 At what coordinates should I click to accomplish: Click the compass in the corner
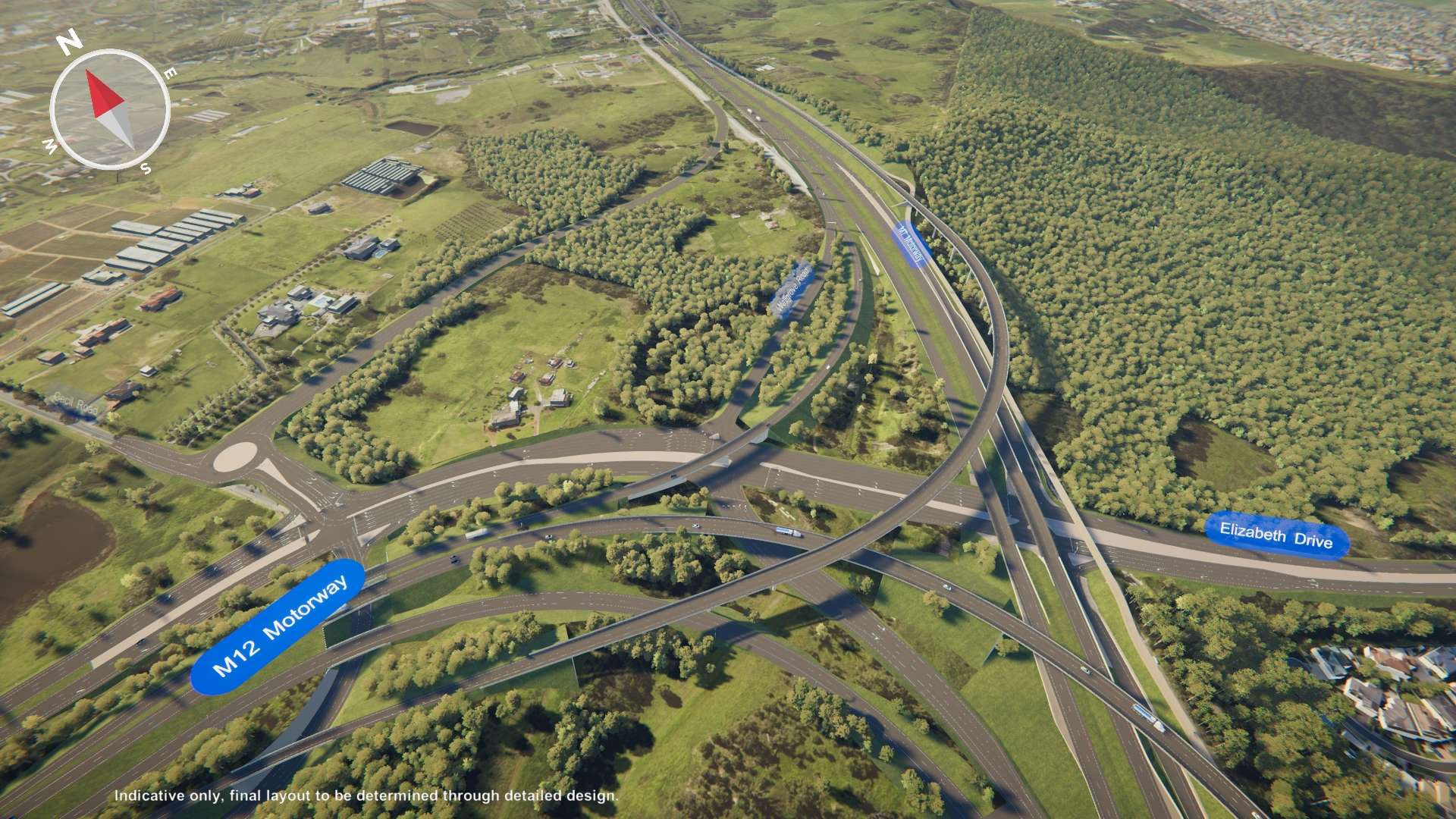click(x=110, y=110)
